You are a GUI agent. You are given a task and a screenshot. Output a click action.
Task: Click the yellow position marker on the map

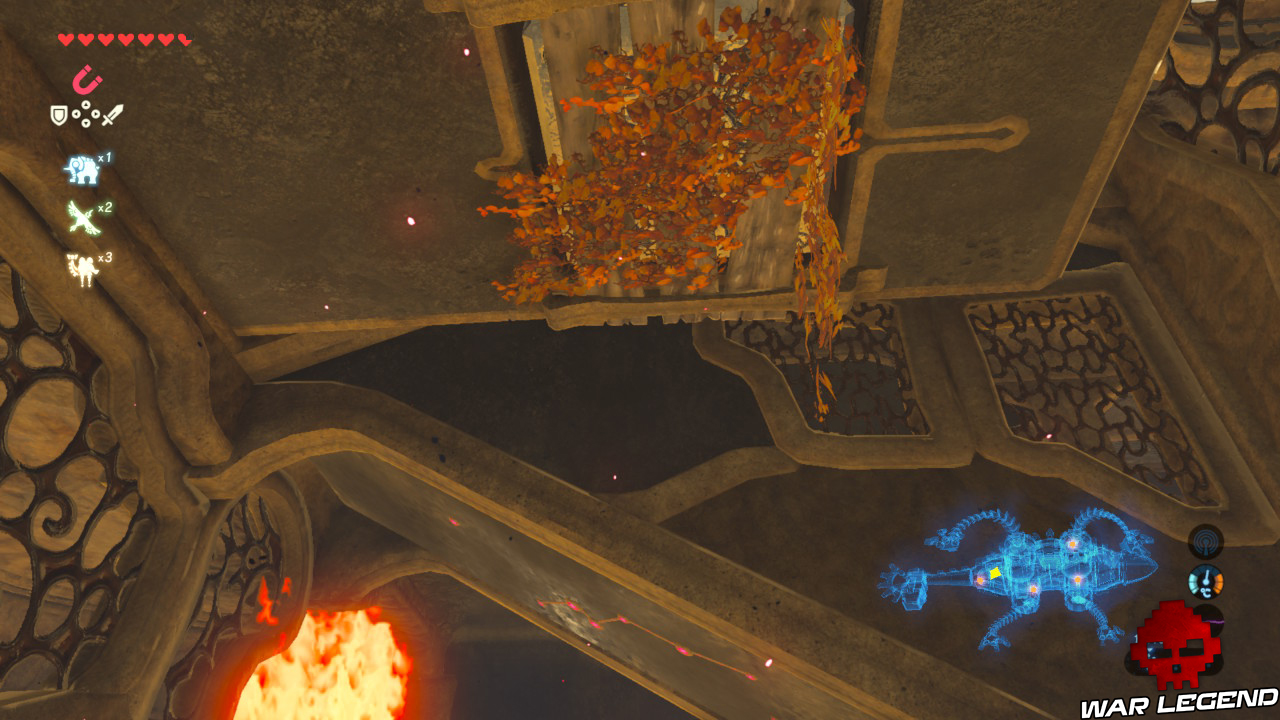[994, 574]
